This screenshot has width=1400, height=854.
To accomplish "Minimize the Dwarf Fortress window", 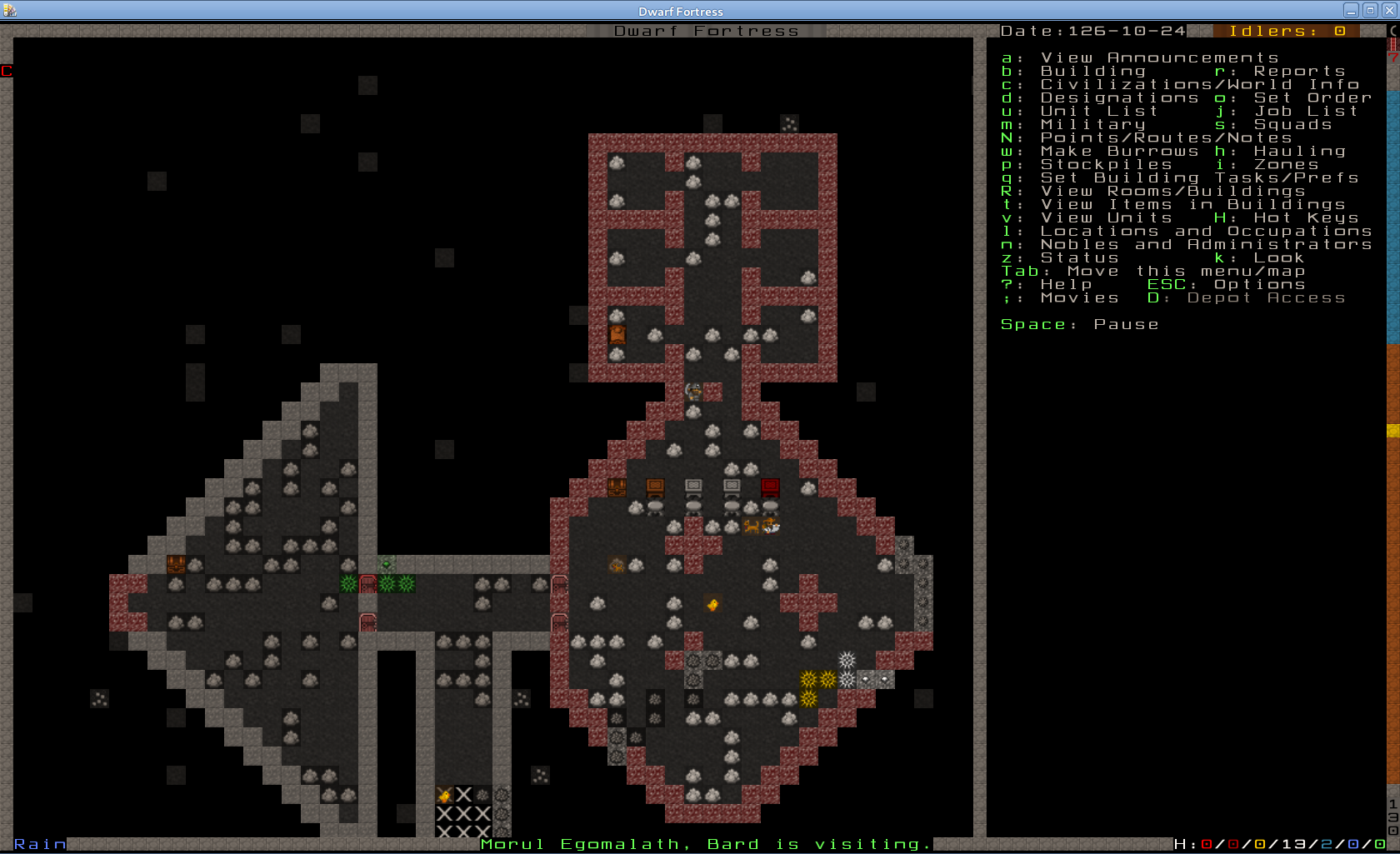I will [1351, 11].
